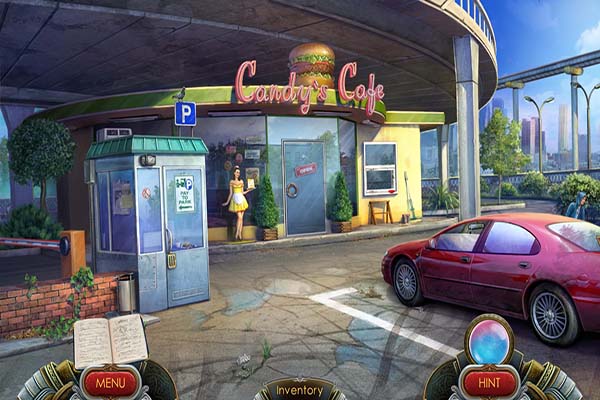Use the red HINT button
This screenshot has width=600, height=400.
click(490, 382)
